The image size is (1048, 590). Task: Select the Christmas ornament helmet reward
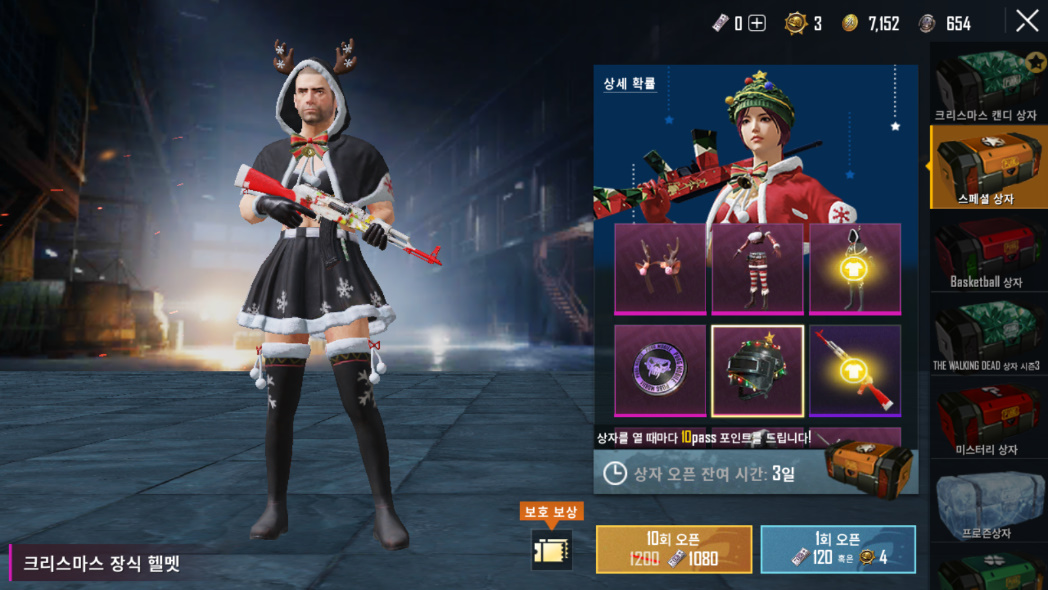coord(757,370)
